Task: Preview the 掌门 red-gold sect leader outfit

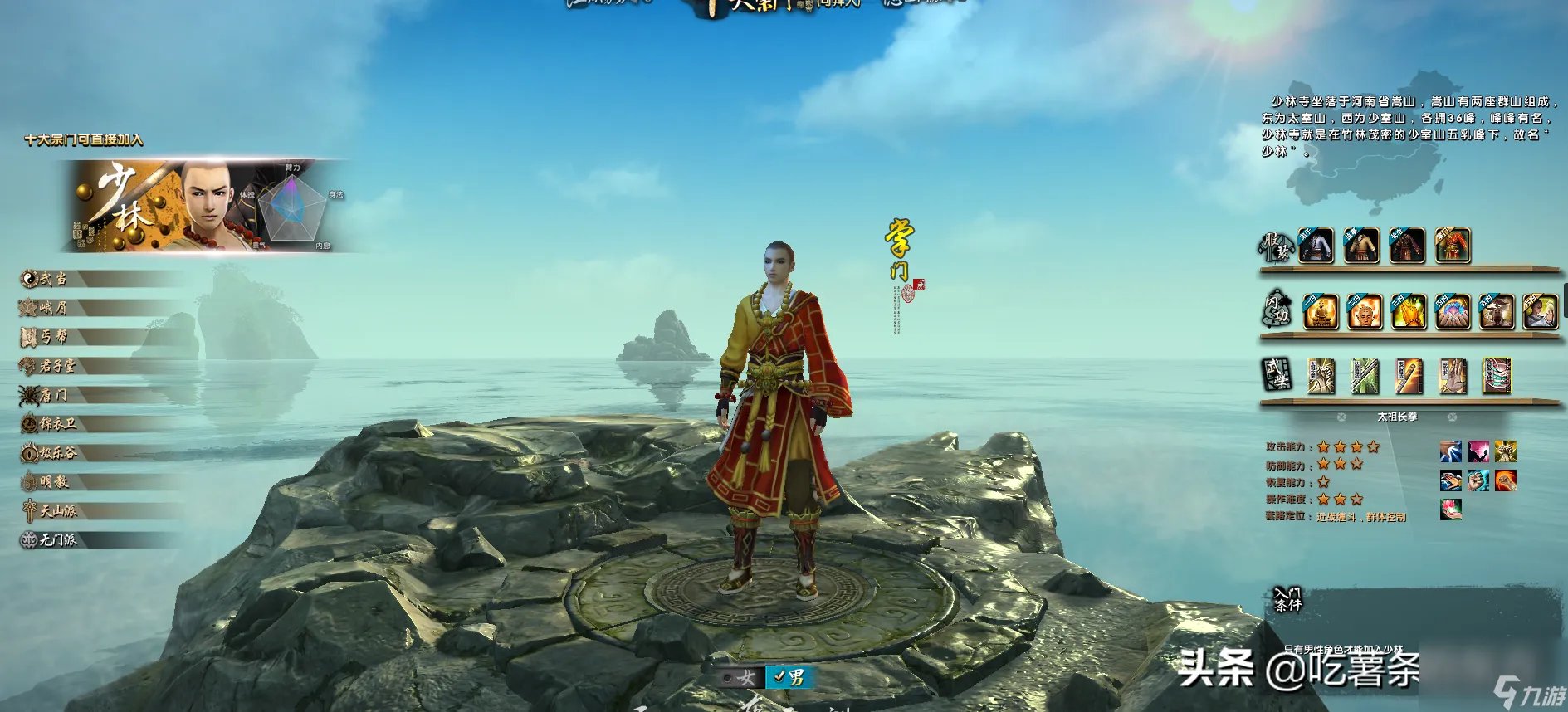Action: [1452, 246]
